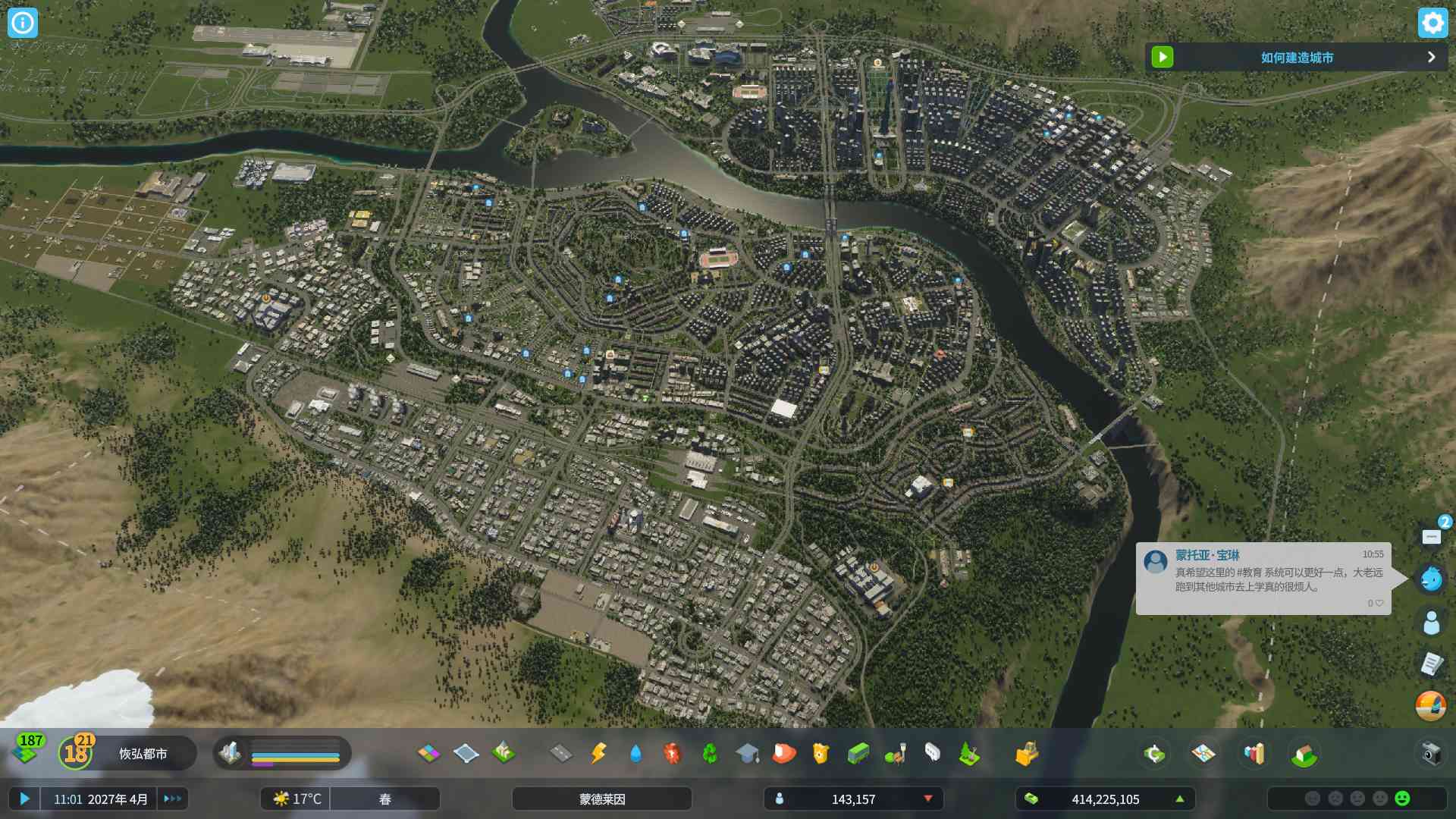Open the Chirper blue bird feed
1456x819 pixels.
(1431, 579)
